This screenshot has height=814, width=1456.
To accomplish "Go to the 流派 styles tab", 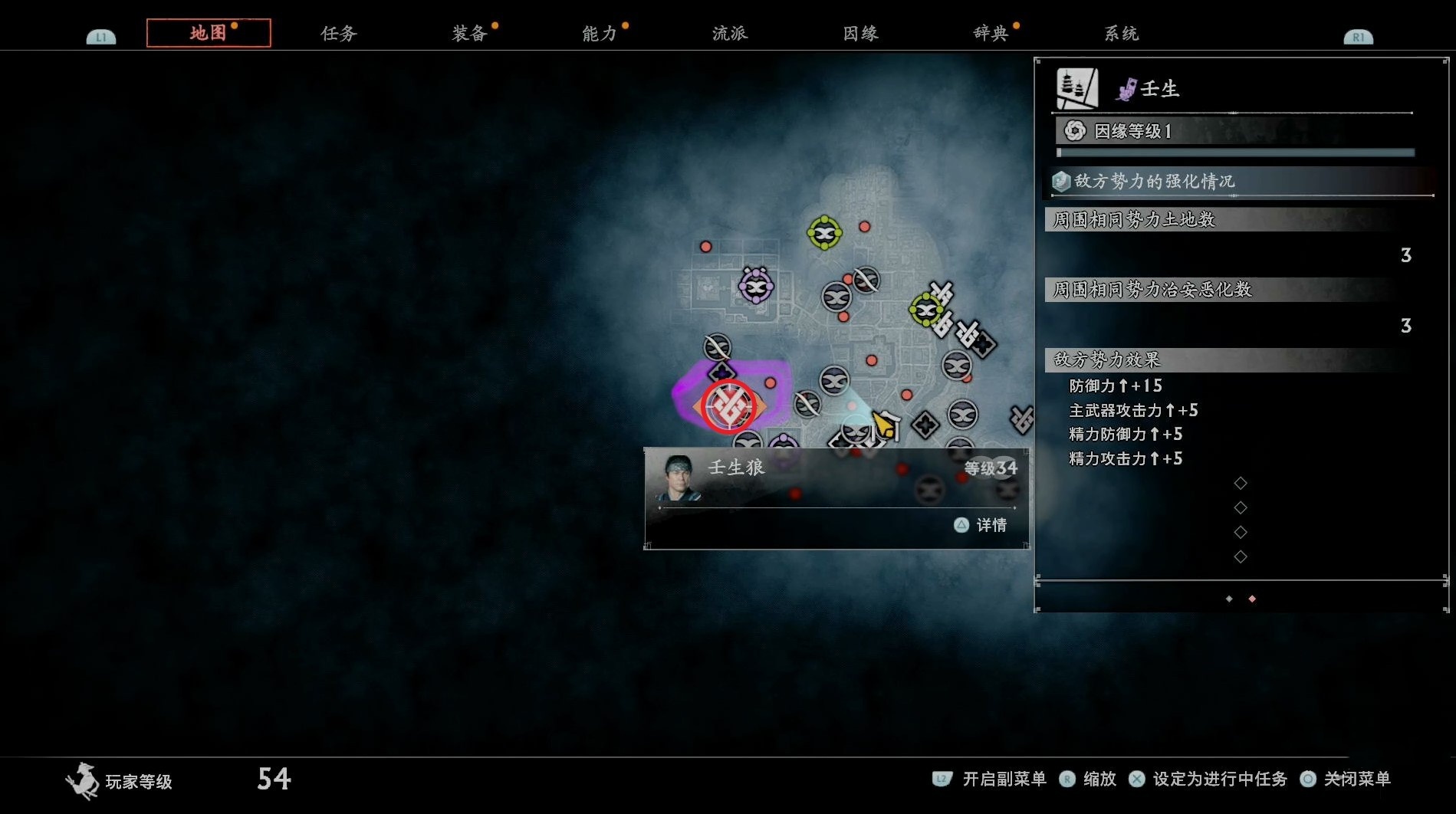I will coord(730,33).
